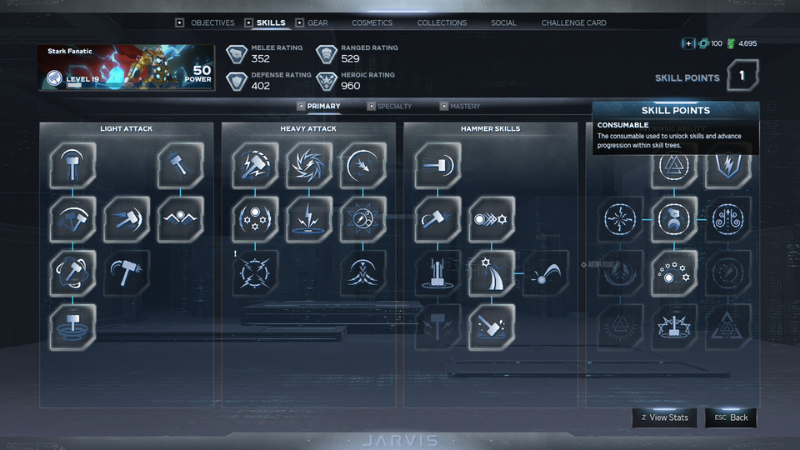The width and height of the screenshot is (800, 450).
Task: Pick the swirling vortex Heavy Attack skill
Action: [x=309, y=165]
